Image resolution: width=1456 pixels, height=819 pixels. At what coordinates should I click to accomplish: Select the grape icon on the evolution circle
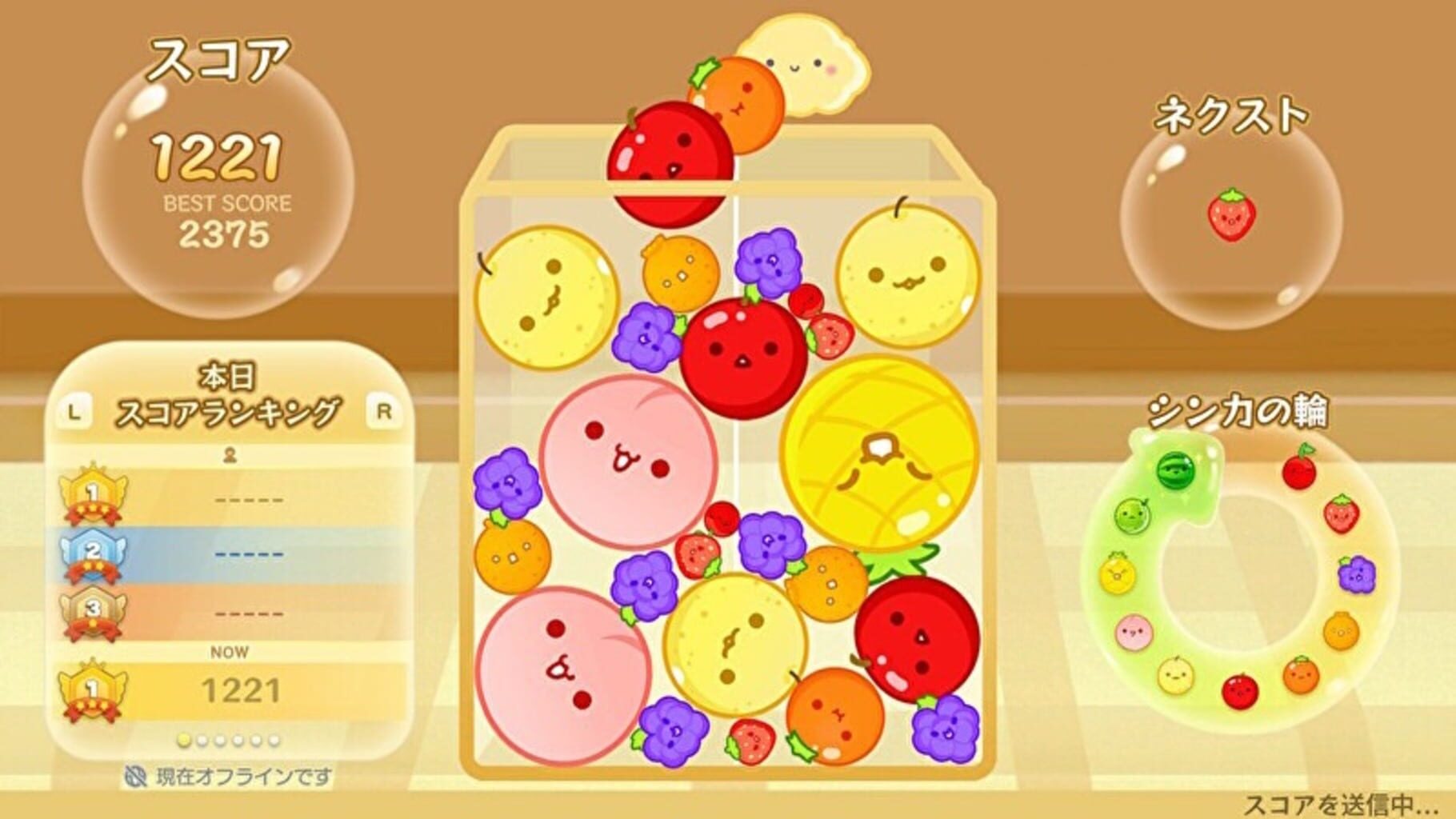click(1357, 574)
